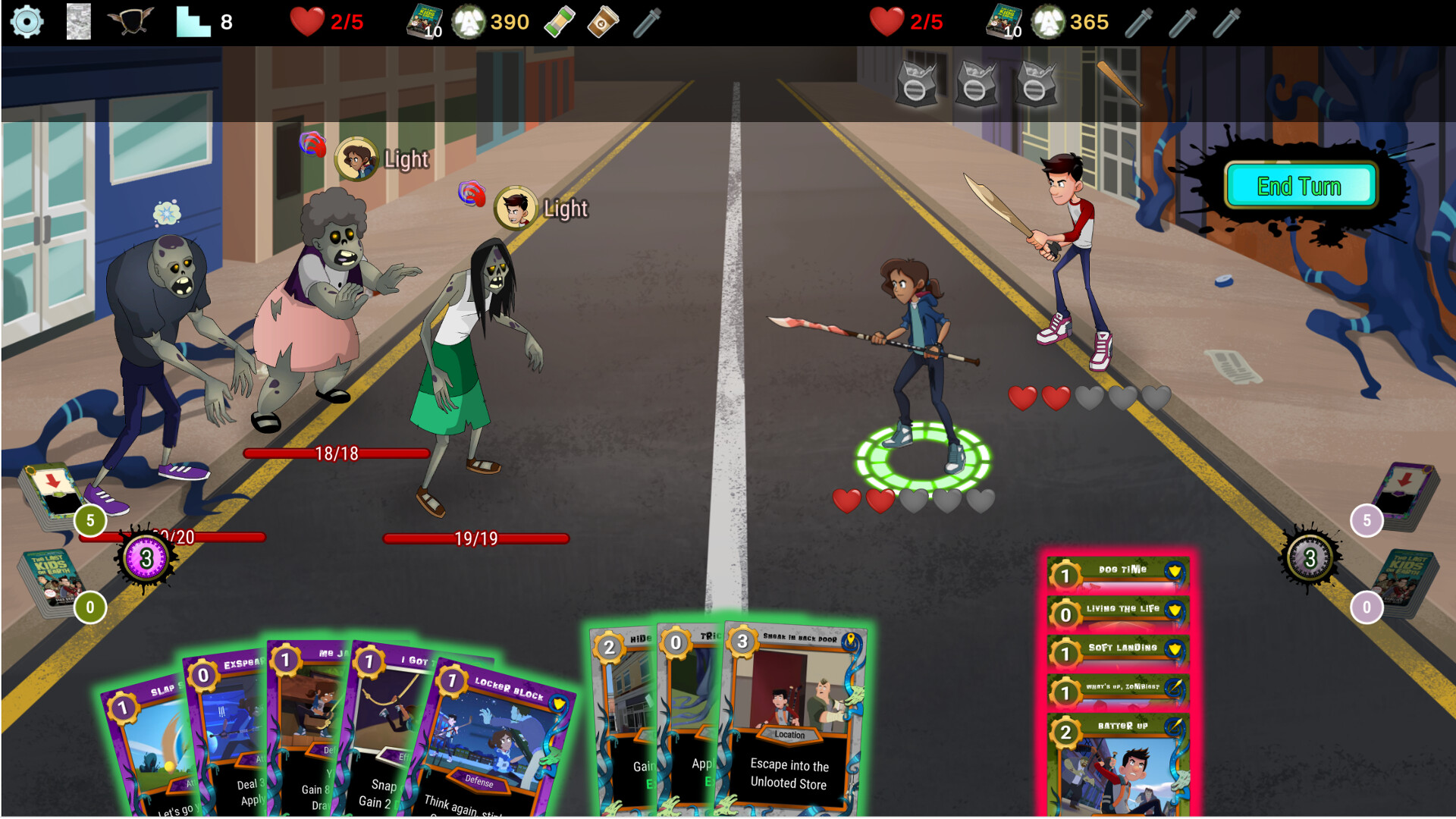Viewport: 1456px width, 819px height.
Task: Toggle the Light marker on the girl portrait
Action: (x=357, y=158)
